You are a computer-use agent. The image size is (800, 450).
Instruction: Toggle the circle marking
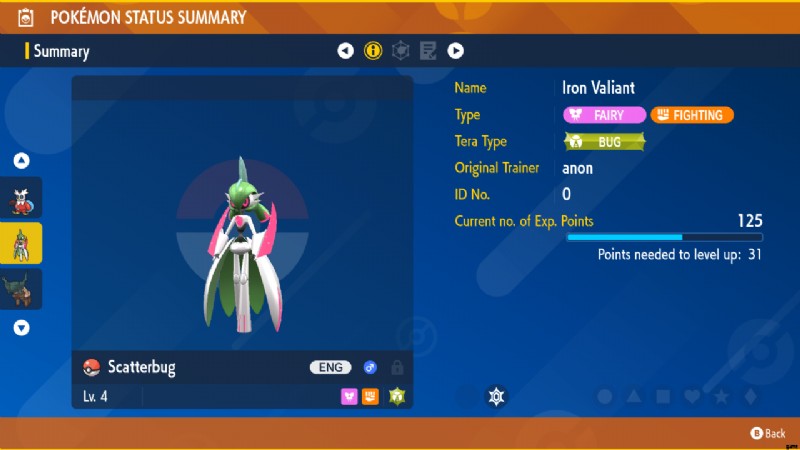pos(605,397)
